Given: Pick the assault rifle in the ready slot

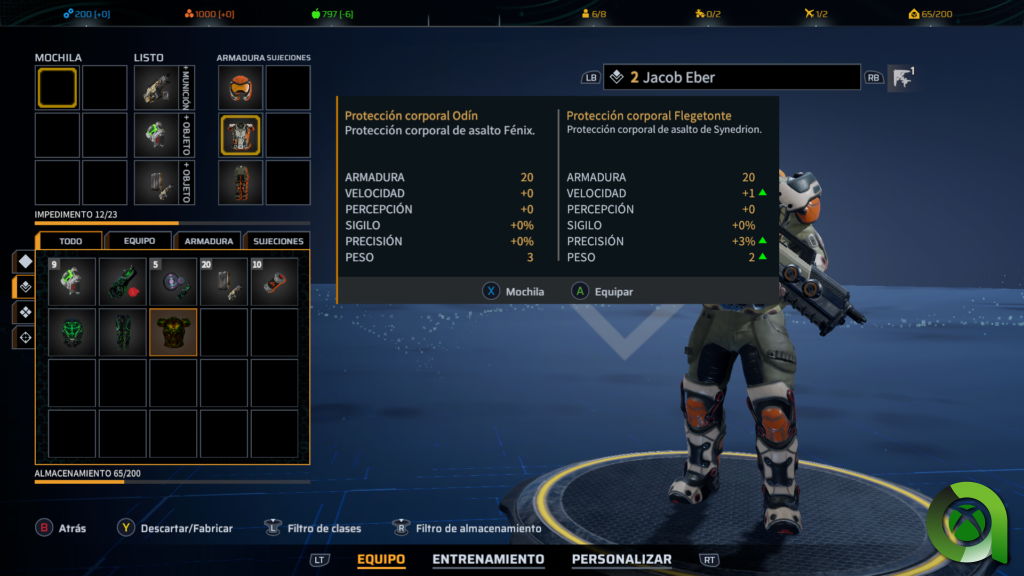Looking at the screenshot, I should point(157,88).
